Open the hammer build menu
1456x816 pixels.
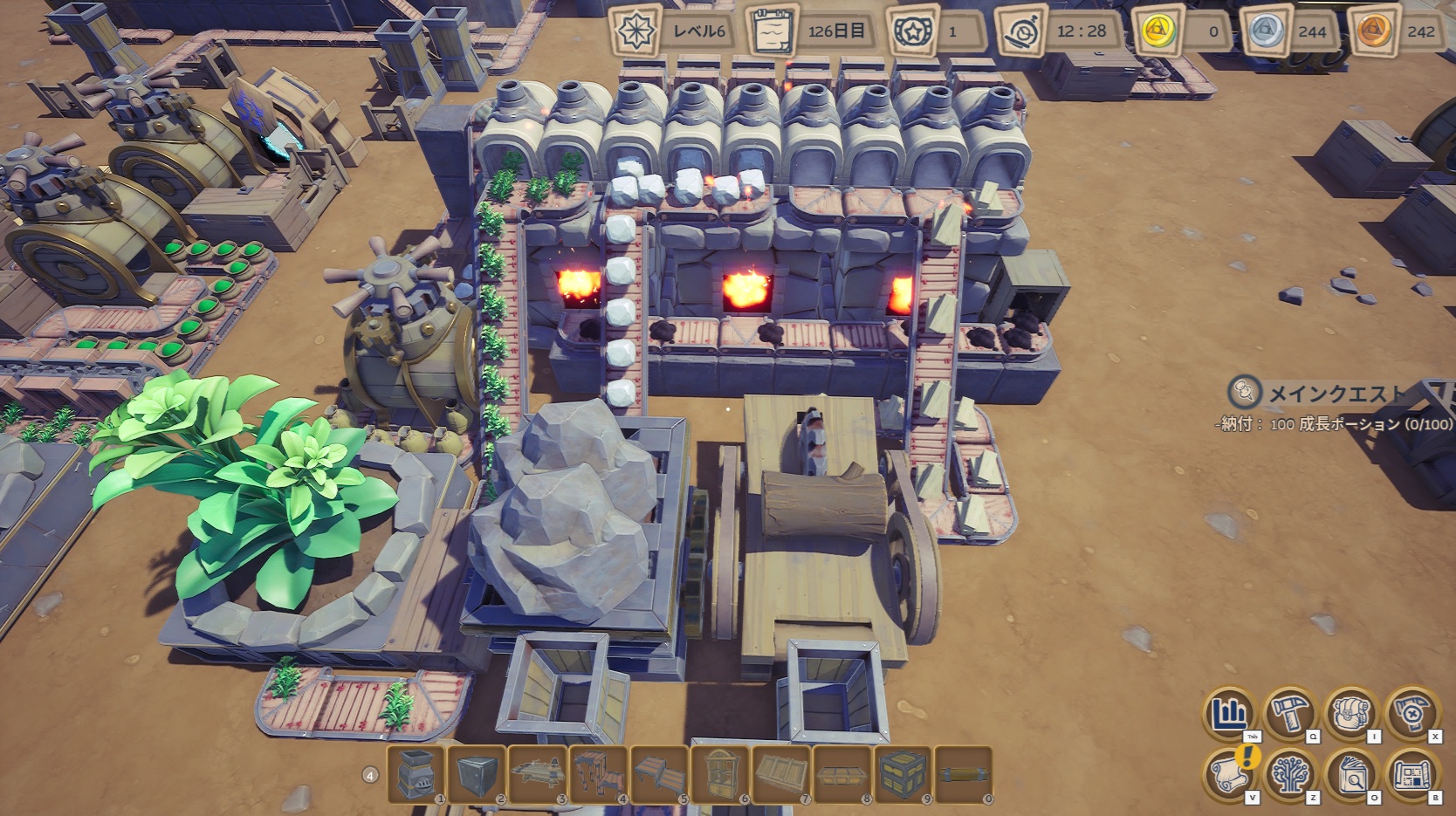click(x=1290, y=714)
